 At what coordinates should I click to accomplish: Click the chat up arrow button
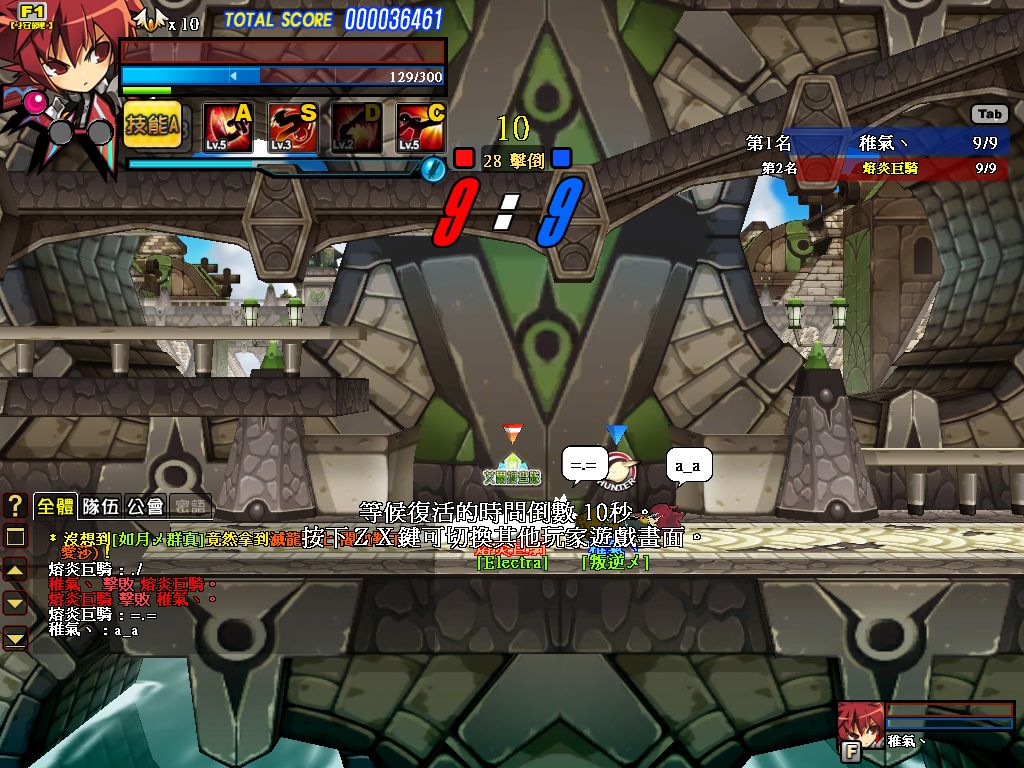(x=15, y=570)
